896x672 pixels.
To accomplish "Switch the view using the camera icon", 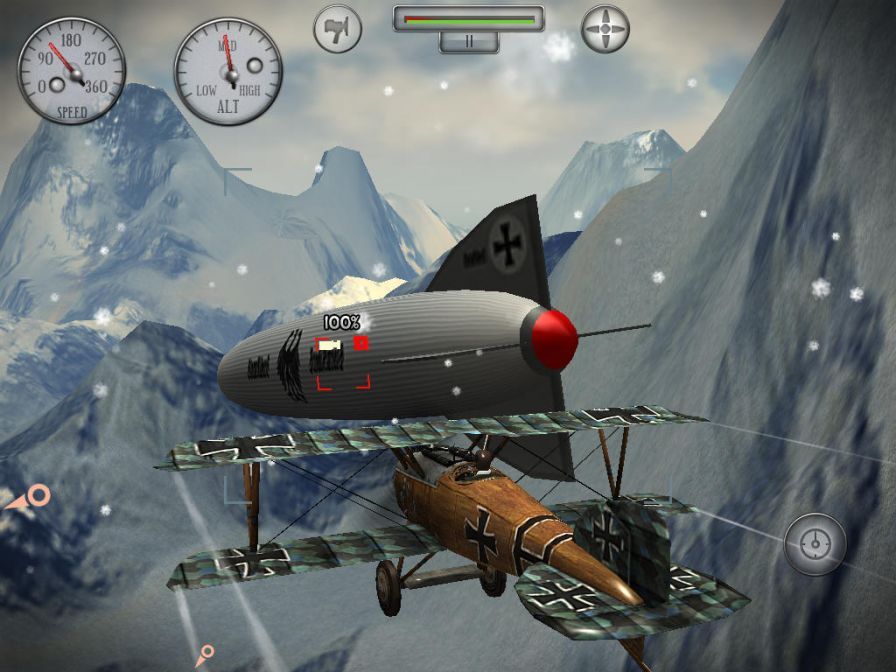I will click(337, 29).
